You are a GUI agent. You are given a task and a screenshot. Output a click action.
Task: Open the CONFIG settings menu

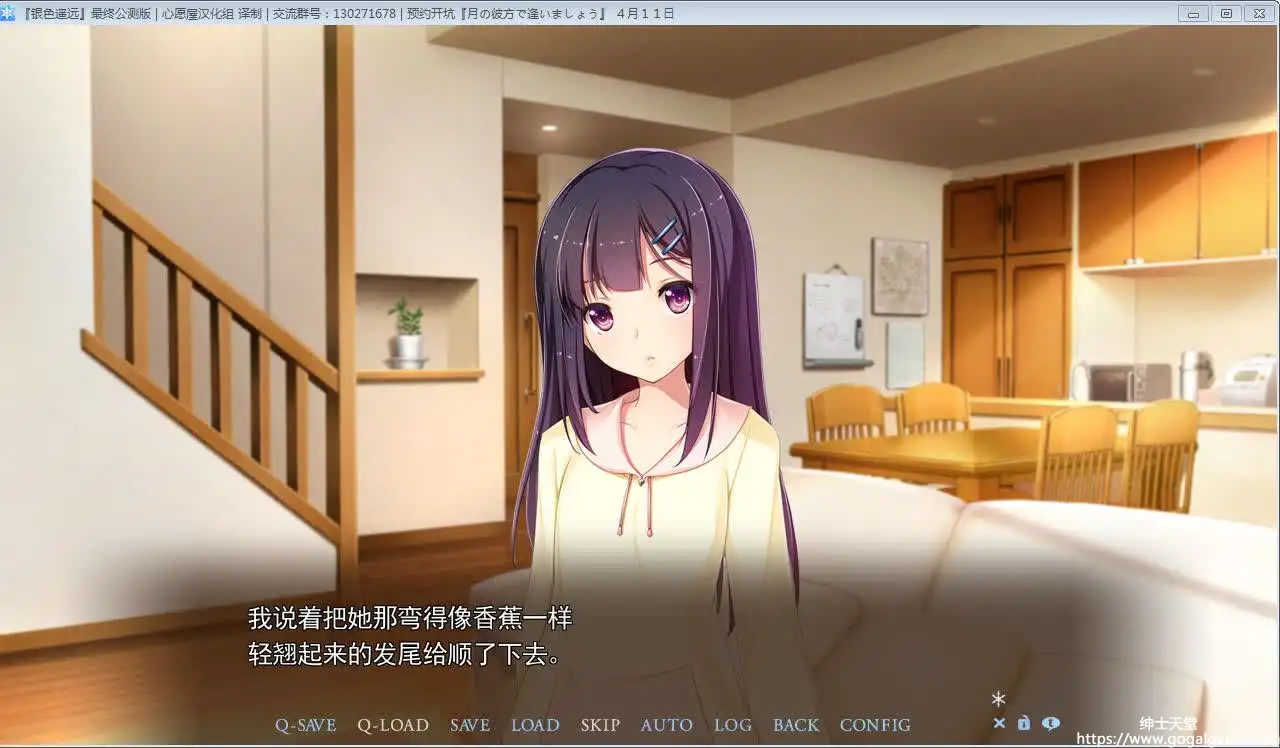click(875, 725)
